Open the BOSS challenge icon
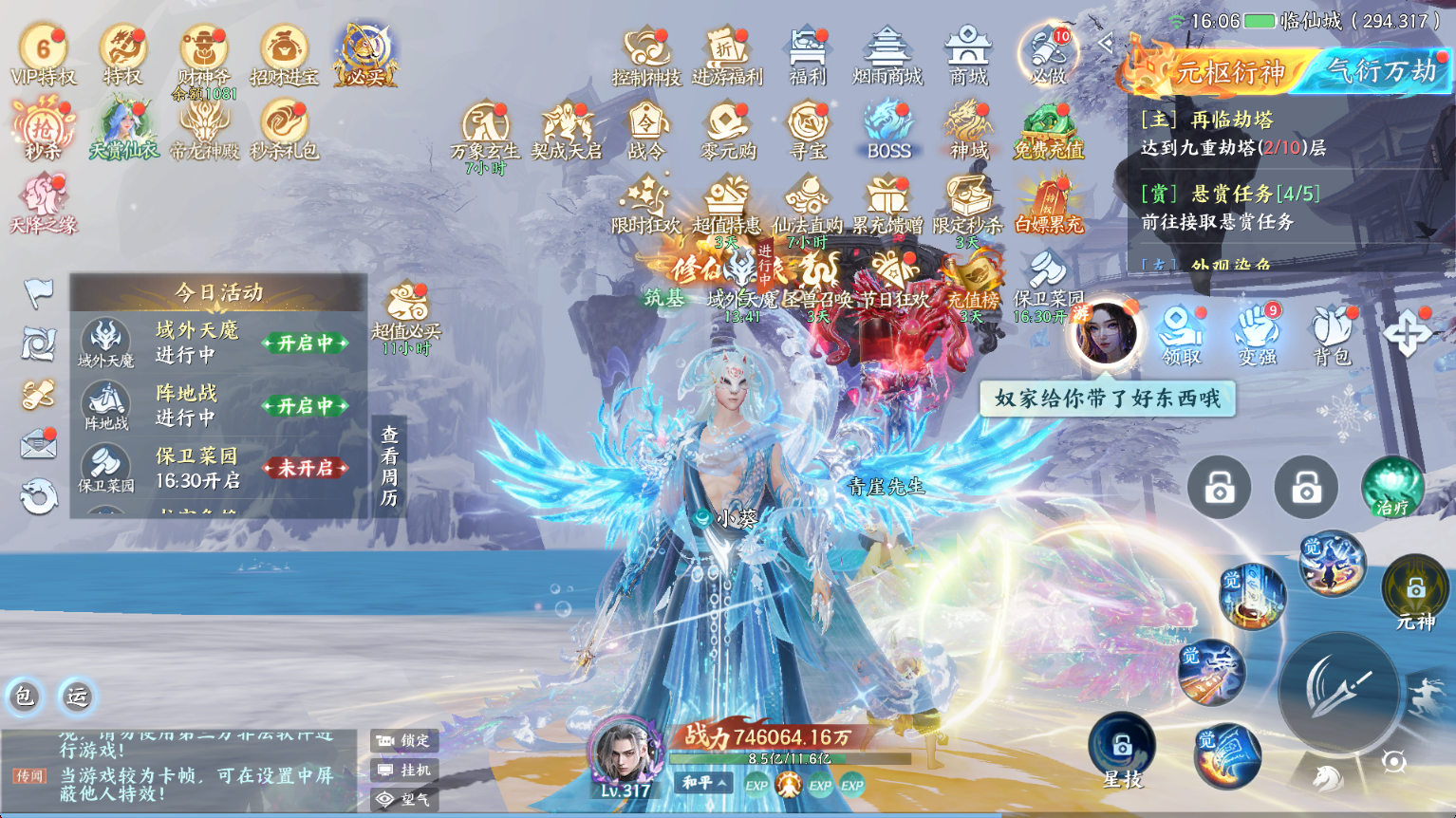The image size is (1456, 818). click(888, 129)
